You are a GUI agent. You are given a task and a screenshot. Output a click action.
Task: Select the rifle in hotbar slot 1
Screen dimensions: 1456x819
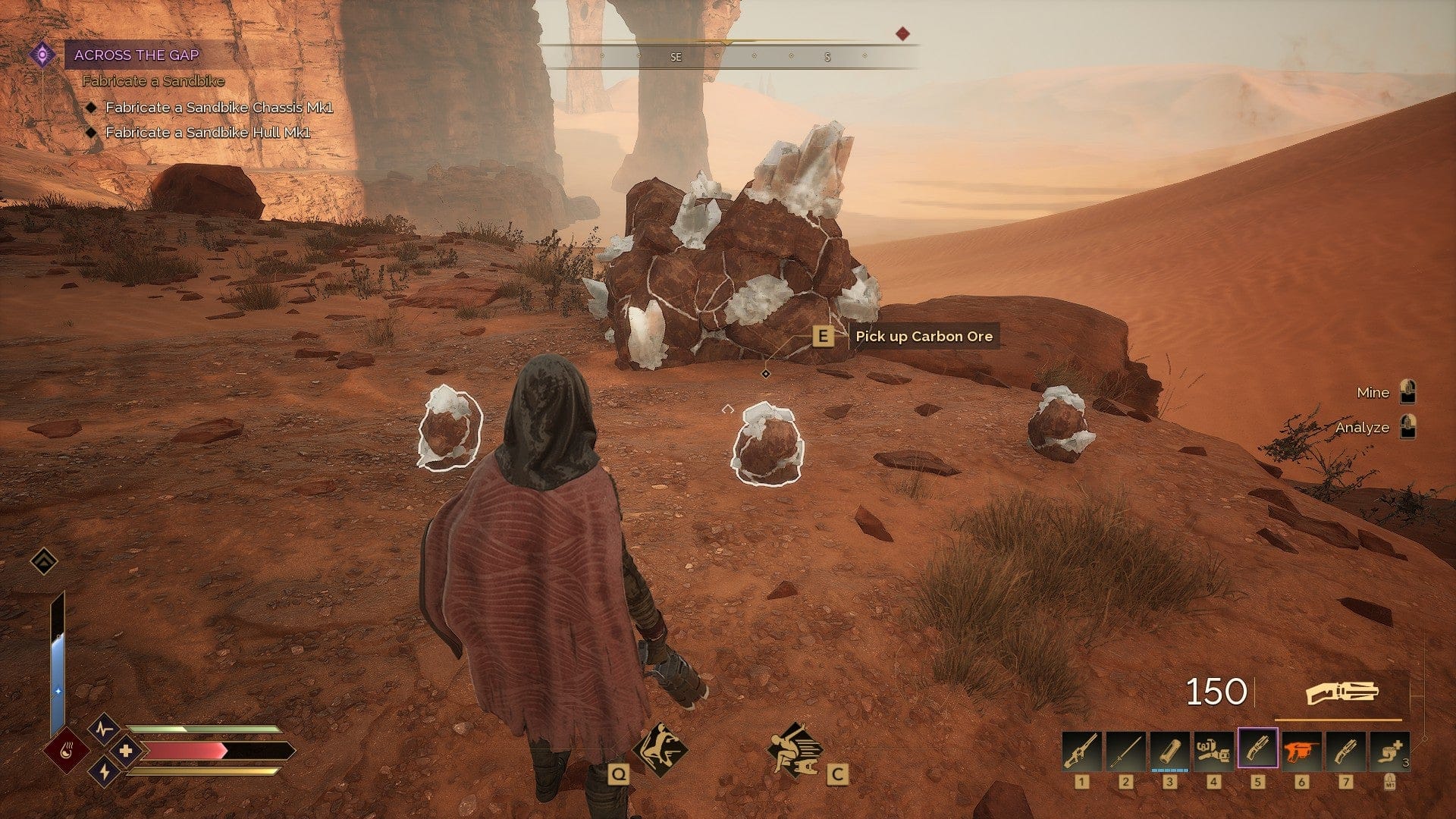tap(1081, 750)
